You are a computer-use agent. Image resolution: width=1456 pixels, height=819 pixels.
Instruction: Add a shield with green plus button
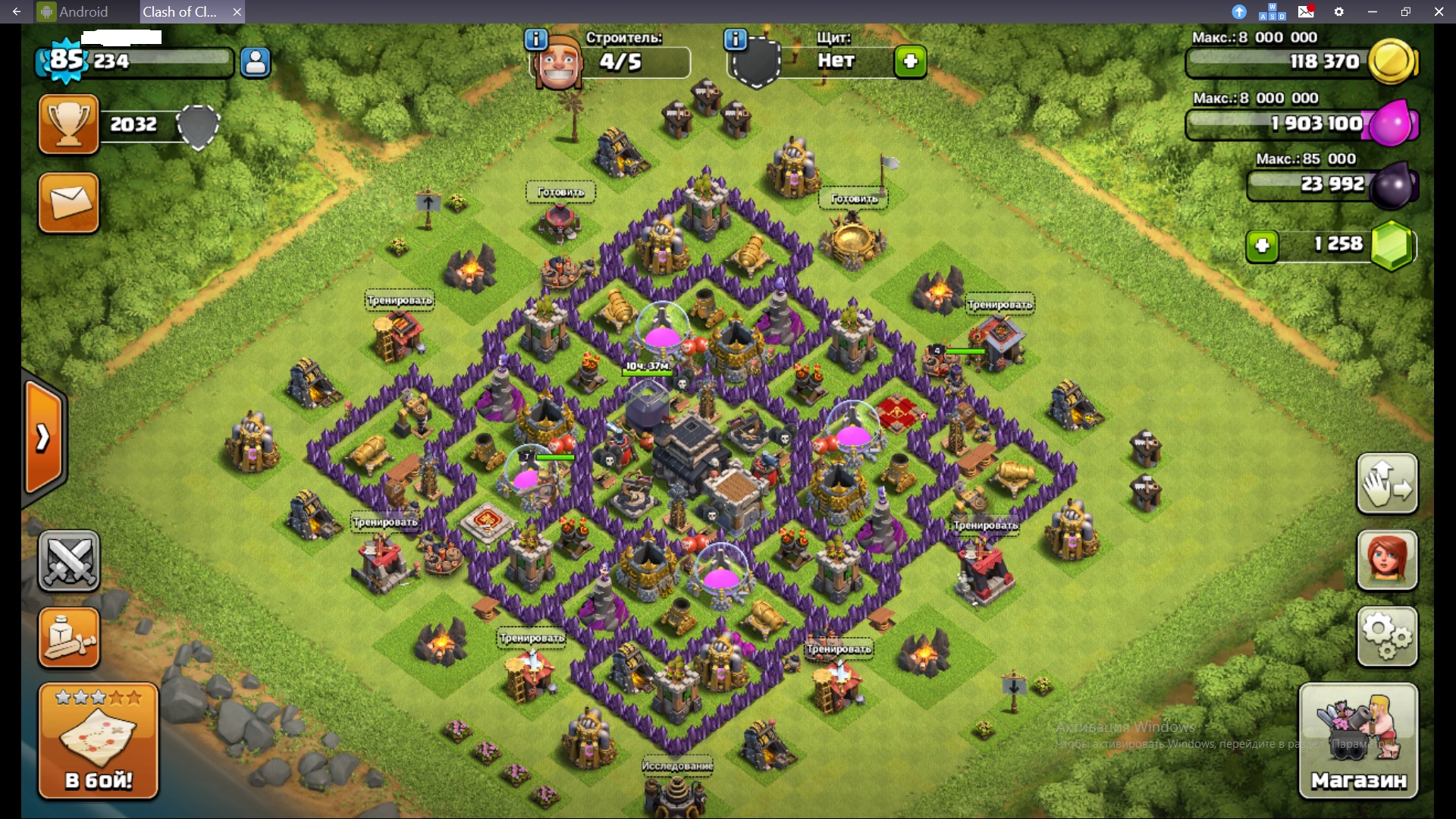point(910,61)
